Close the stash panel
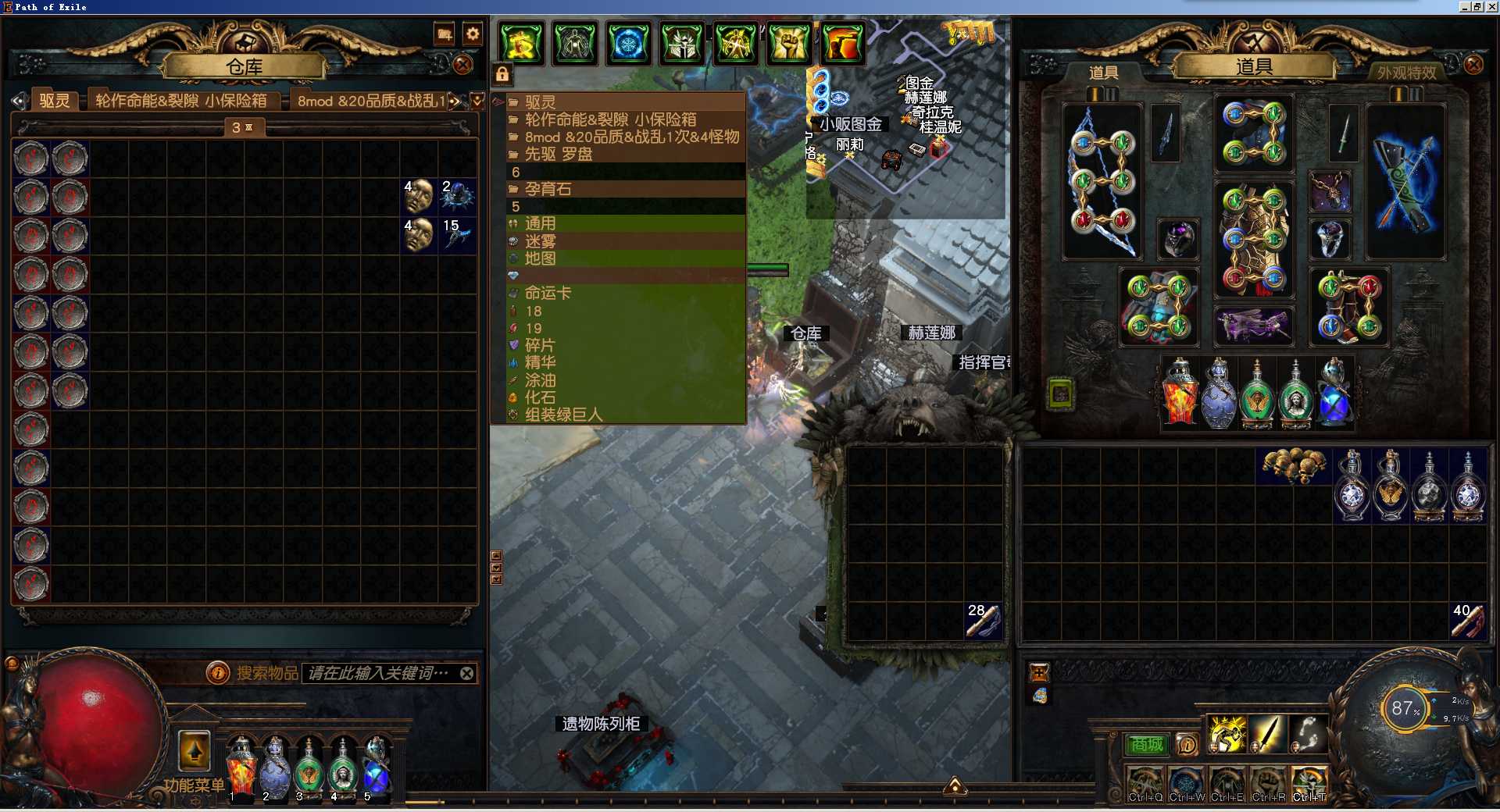Image resolution: width=1500 pixels, height=812 pixels. [462, 65]
